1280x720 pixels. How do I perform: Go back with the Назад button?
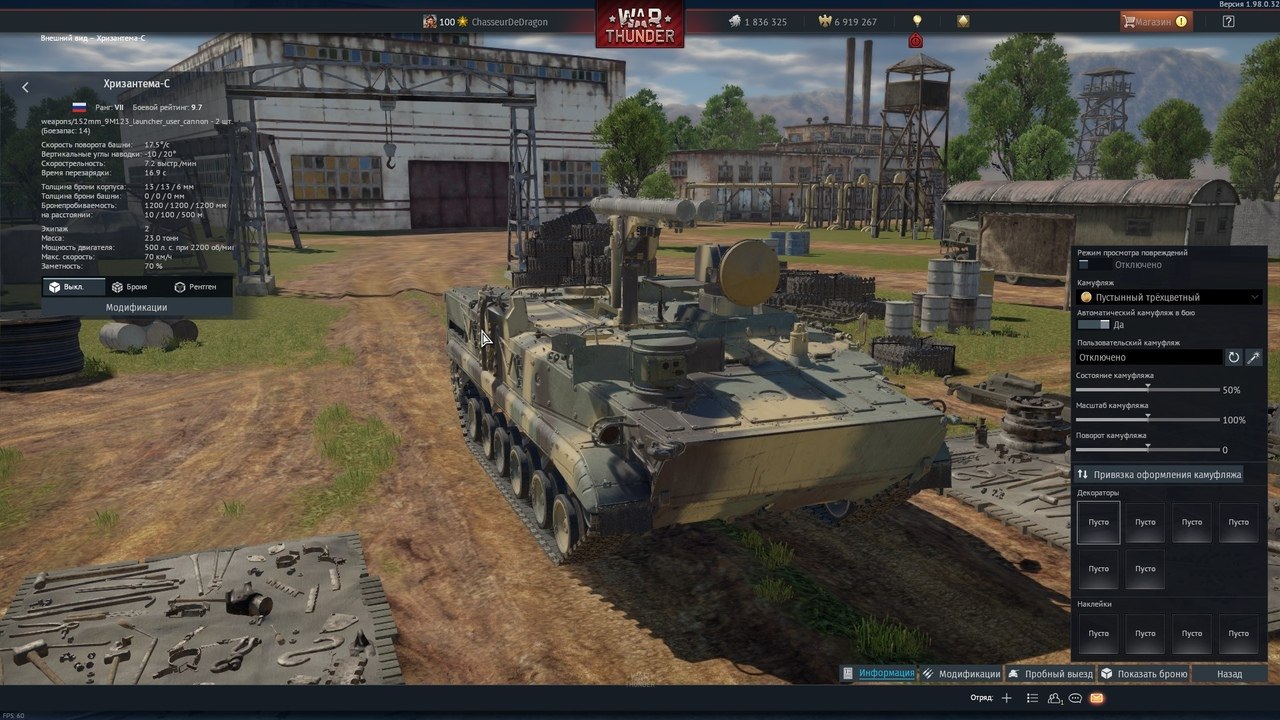click(1229, 674)
